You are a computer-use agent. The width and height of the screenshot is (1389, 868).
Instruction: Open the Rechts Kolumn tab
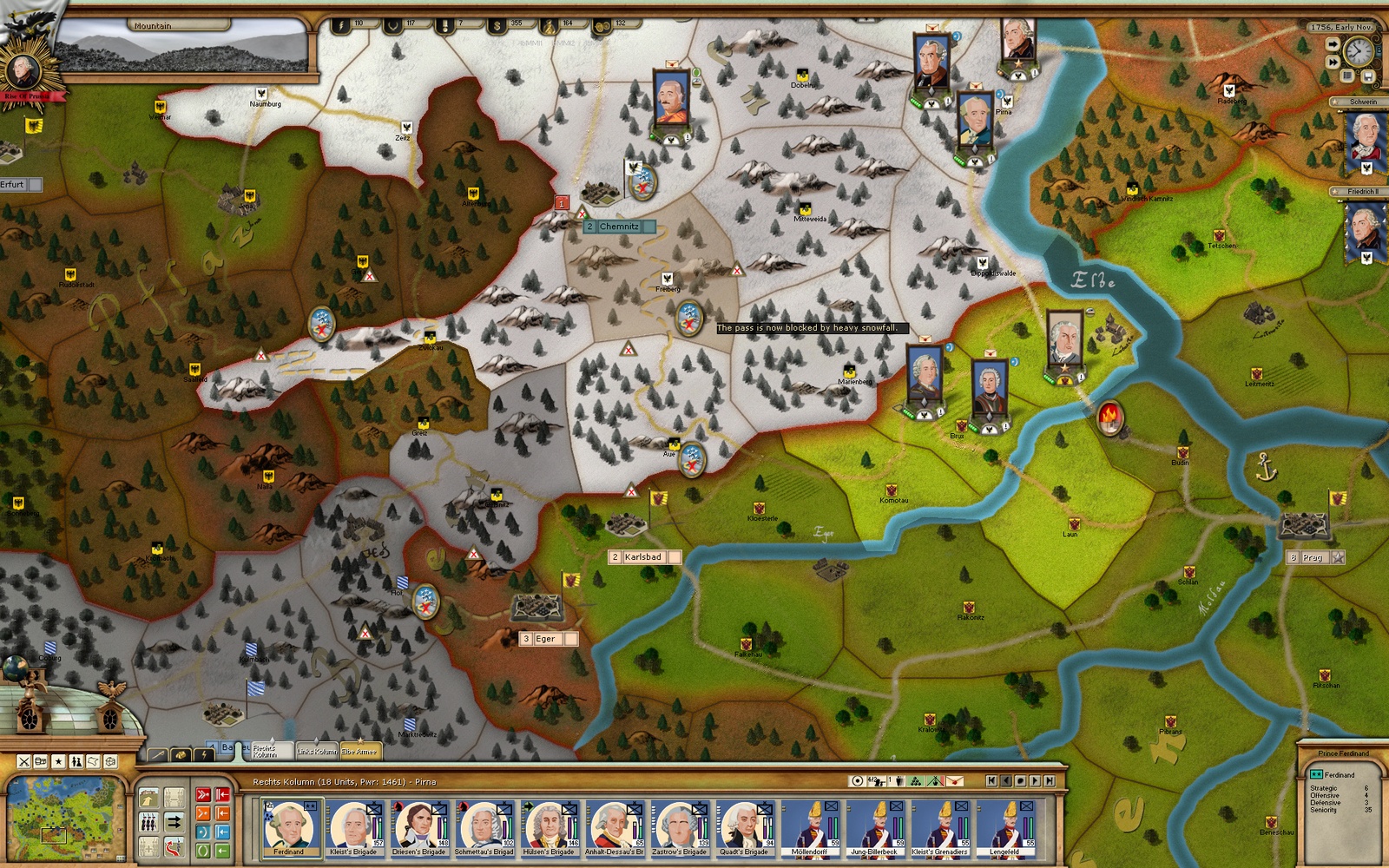pyautogui.click(x=265, y=749)
